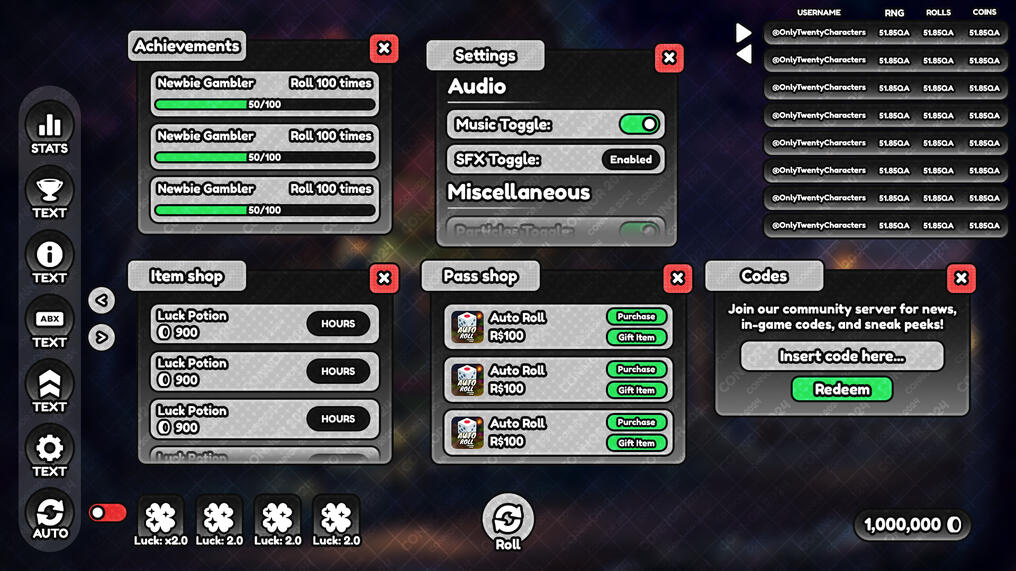
Task: Toggle the Music switch
Action: 639,124
